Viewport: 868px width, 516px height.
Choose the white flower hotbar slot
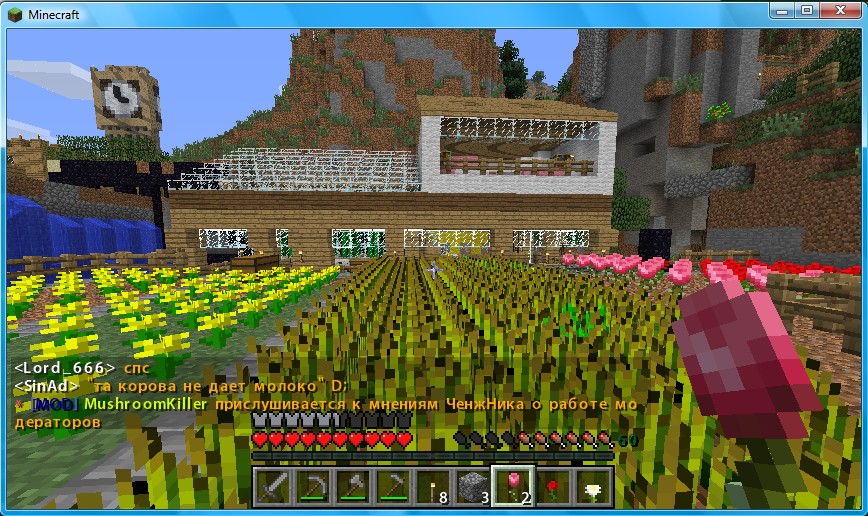593,487
